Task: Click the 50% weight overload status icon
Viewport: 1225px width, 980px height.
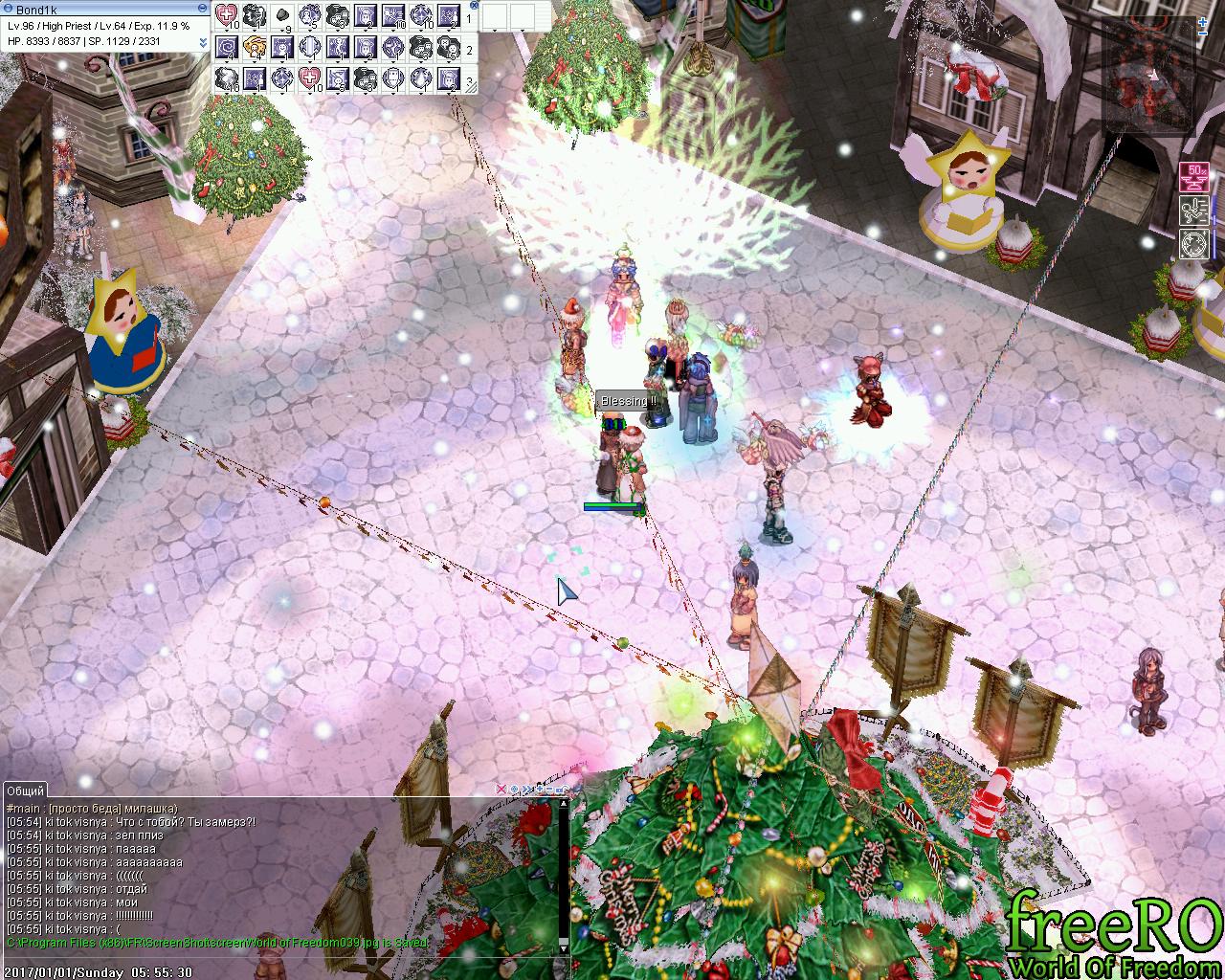Action: 1195,177
